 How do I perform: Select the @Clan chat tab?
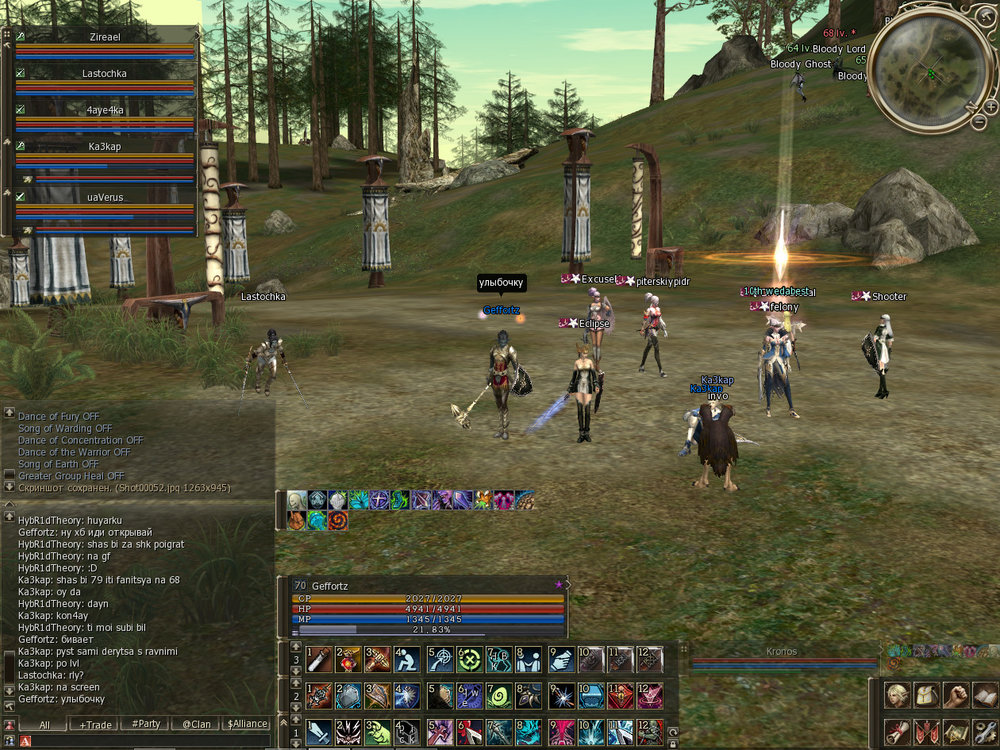click(196, 724)
